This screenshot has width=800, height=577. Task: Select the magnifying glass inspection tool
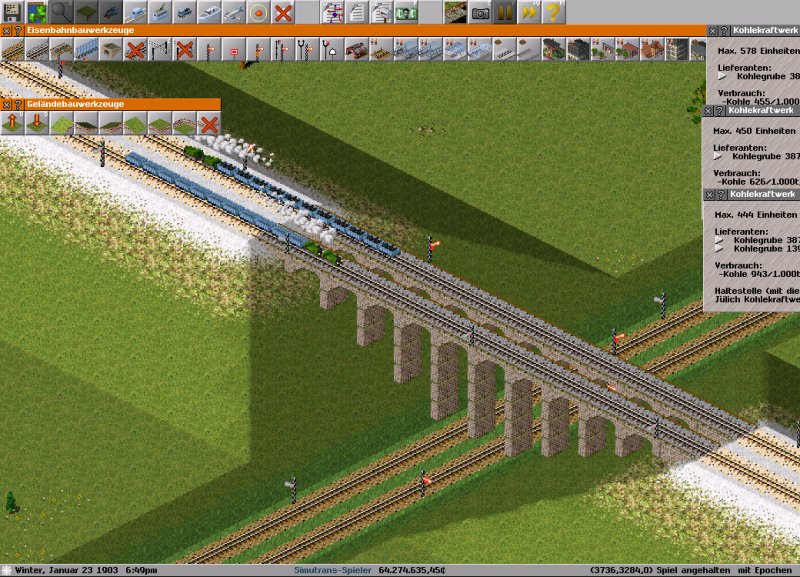coord(61,12)
